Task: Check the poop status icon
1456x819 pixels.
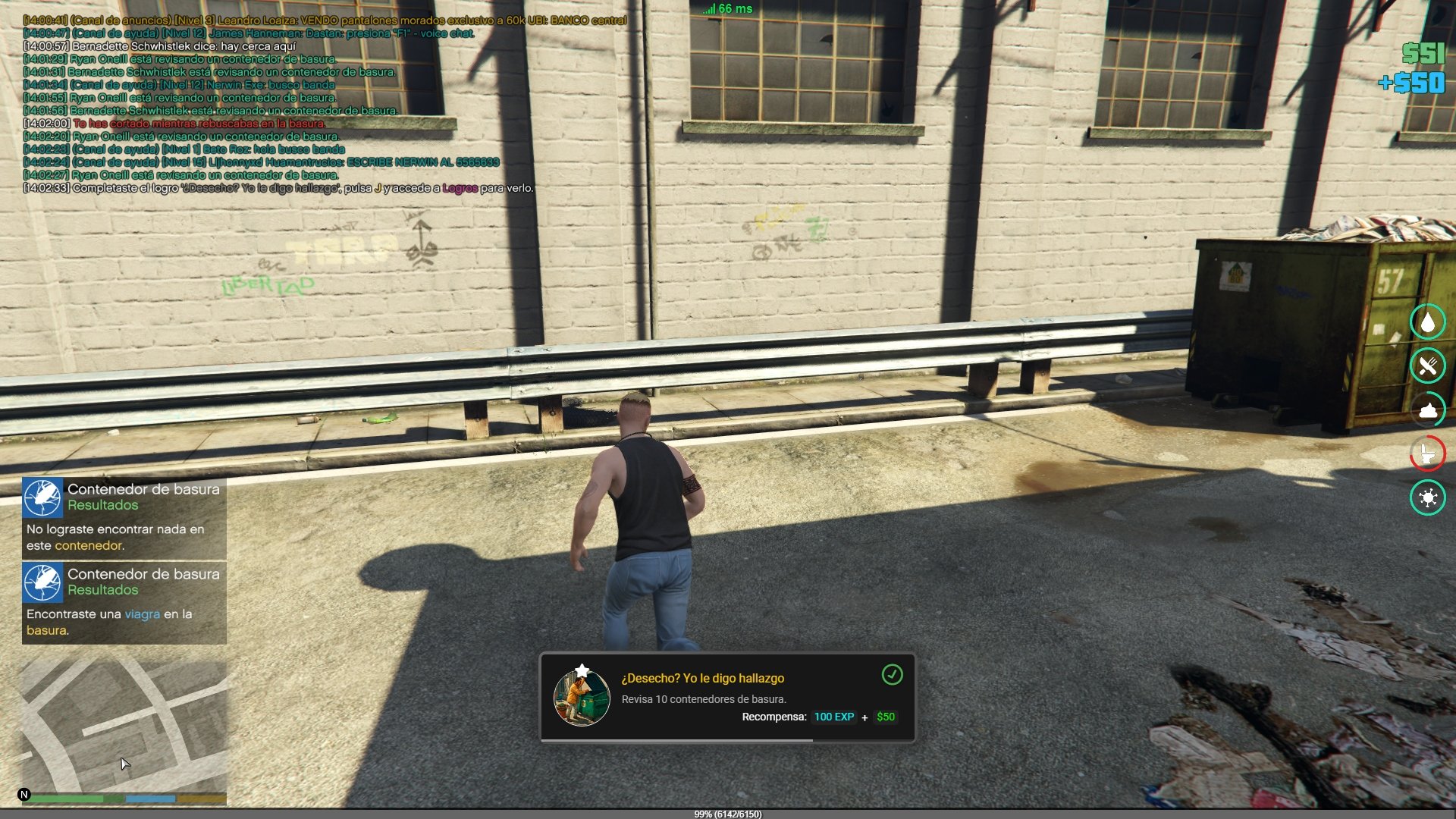Action: pyautogui.click(x=1427, y=410)
